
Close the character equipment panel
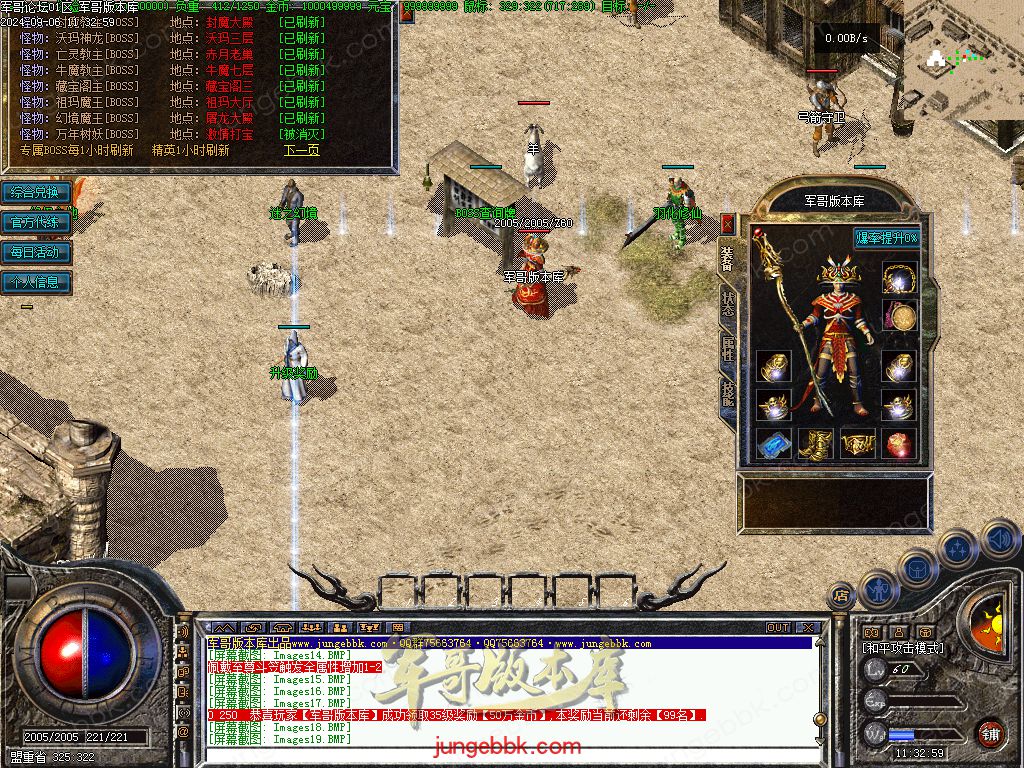(x=727, y=224)
